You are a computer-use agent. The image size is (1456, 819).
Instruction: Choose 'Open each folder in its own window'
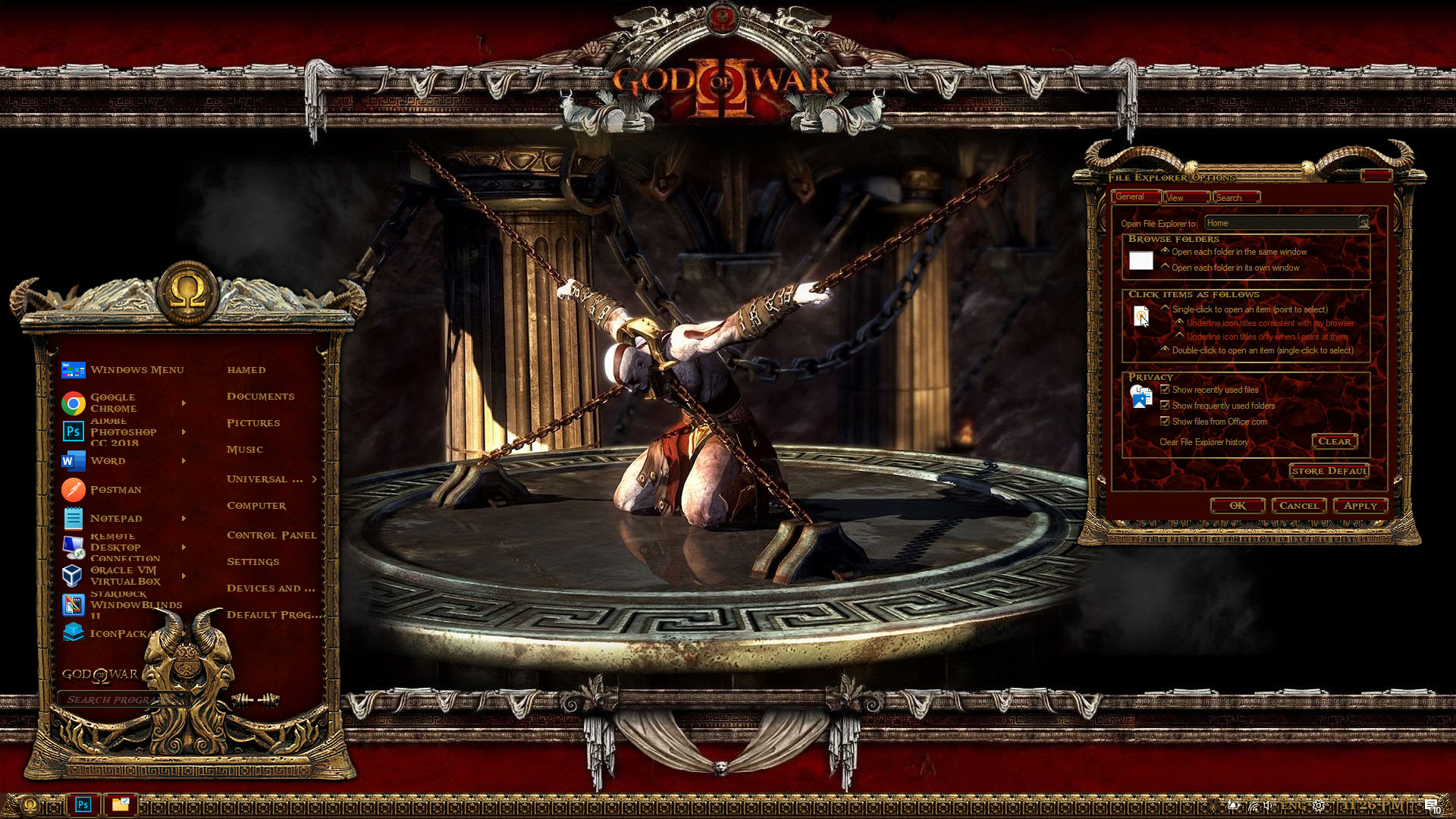pyautogui.click(x=1166, y=267)
